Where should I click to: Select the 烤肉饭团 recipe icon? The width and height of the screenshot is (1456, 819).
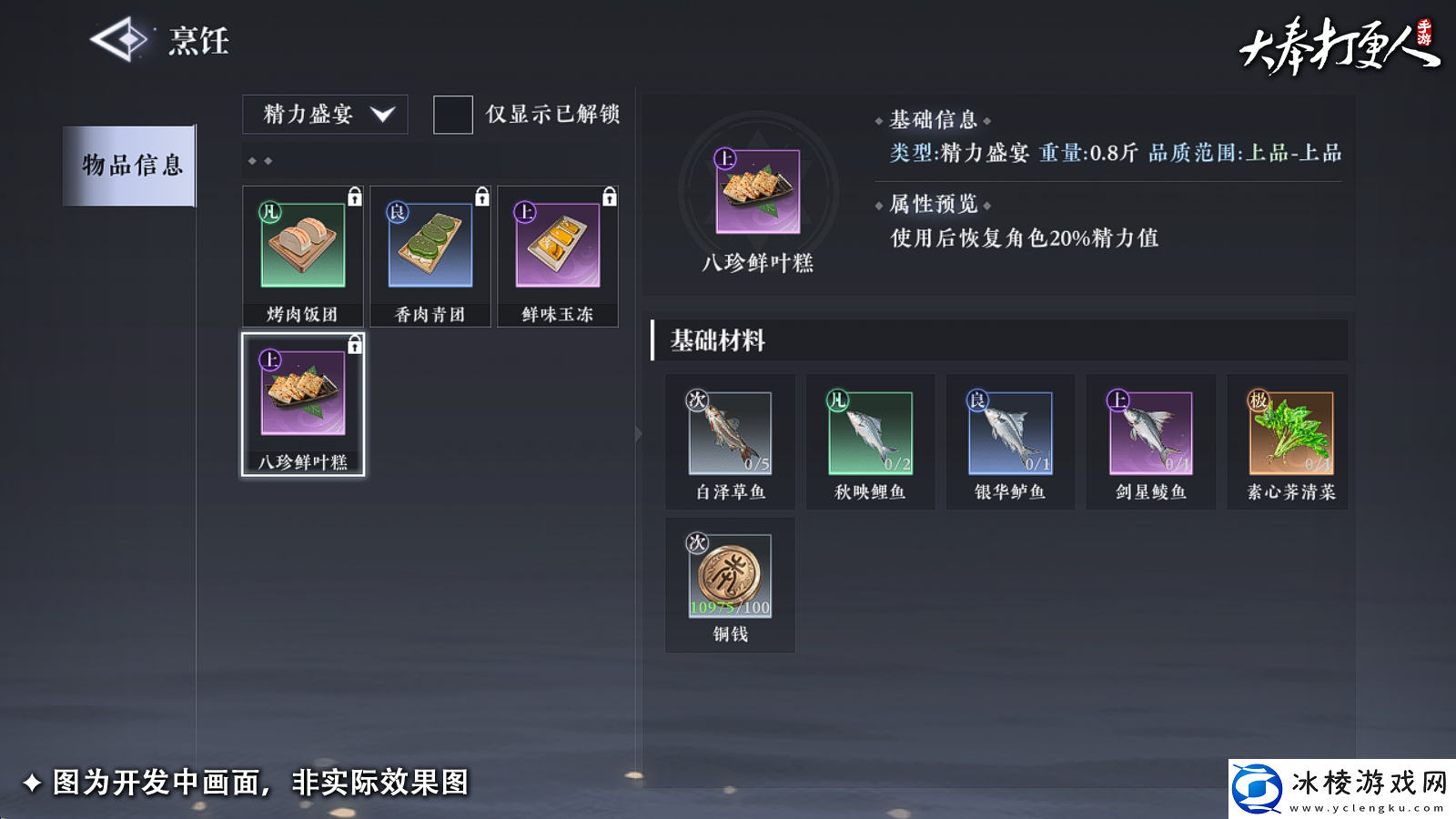pos(301,246)
